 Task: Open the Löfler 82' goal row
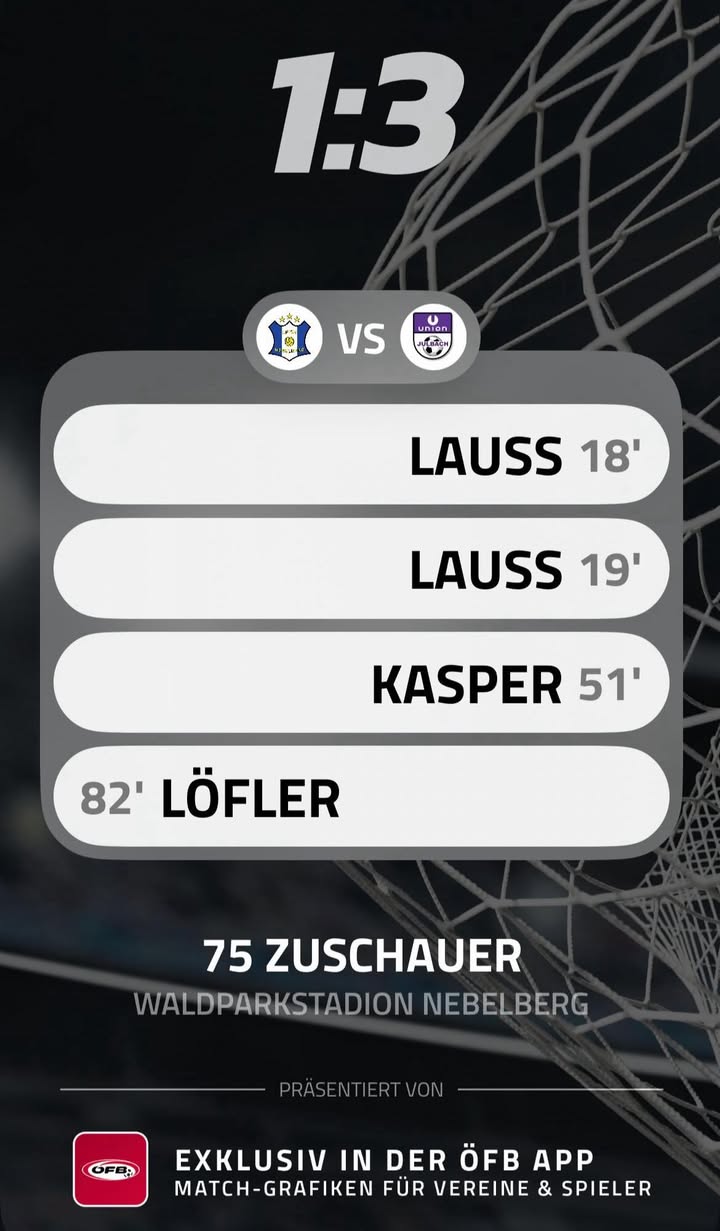tap(361, 798)
